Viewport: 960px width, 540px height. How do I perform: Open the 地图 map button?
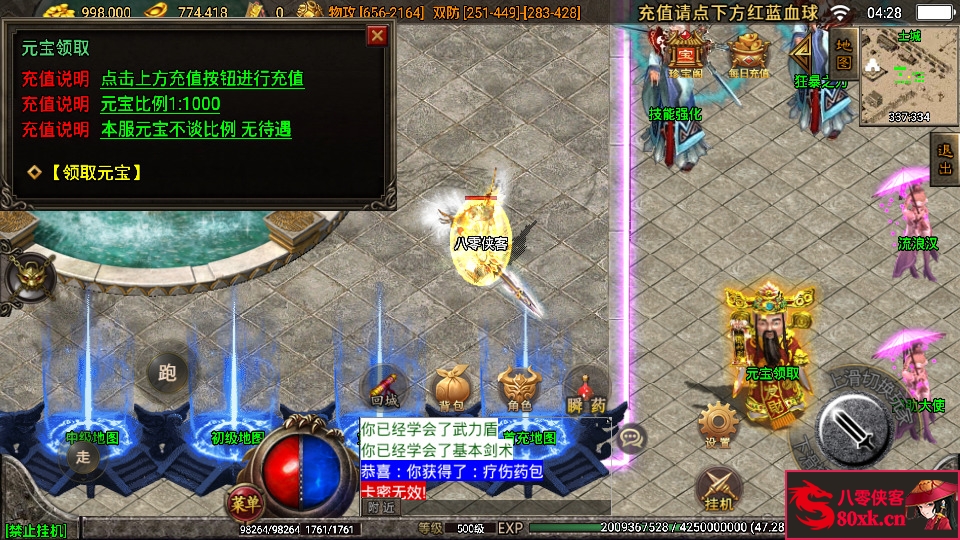[843, 54]
